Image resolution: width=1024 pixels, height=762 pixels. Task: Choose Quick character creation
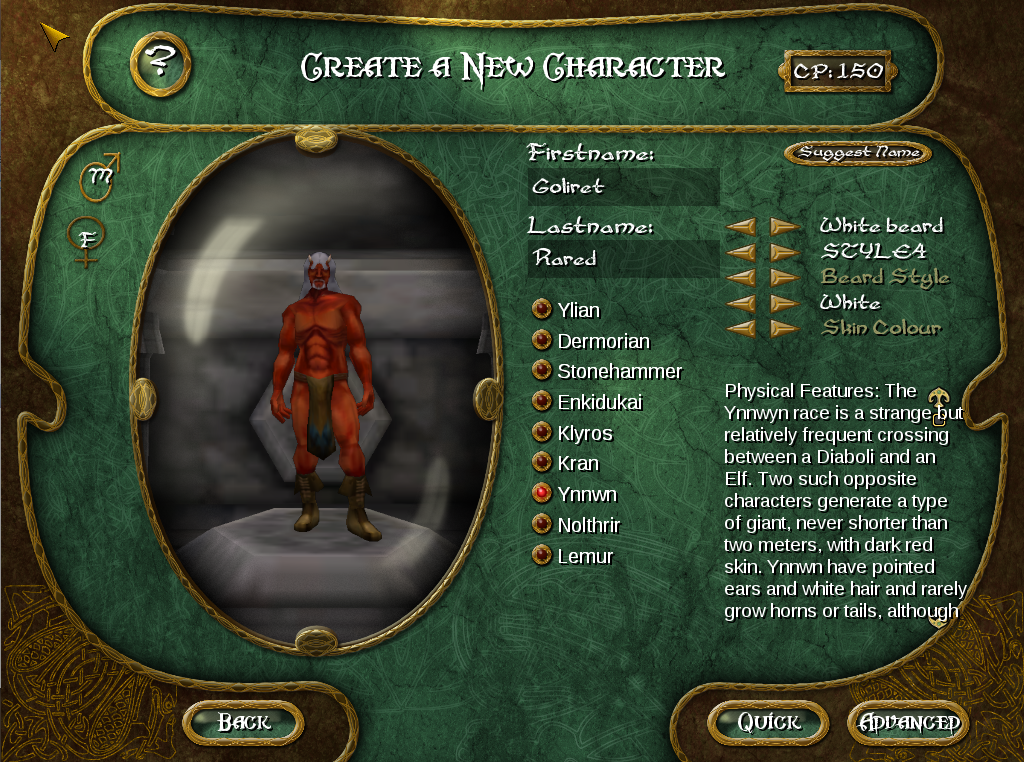pos(768,722)
